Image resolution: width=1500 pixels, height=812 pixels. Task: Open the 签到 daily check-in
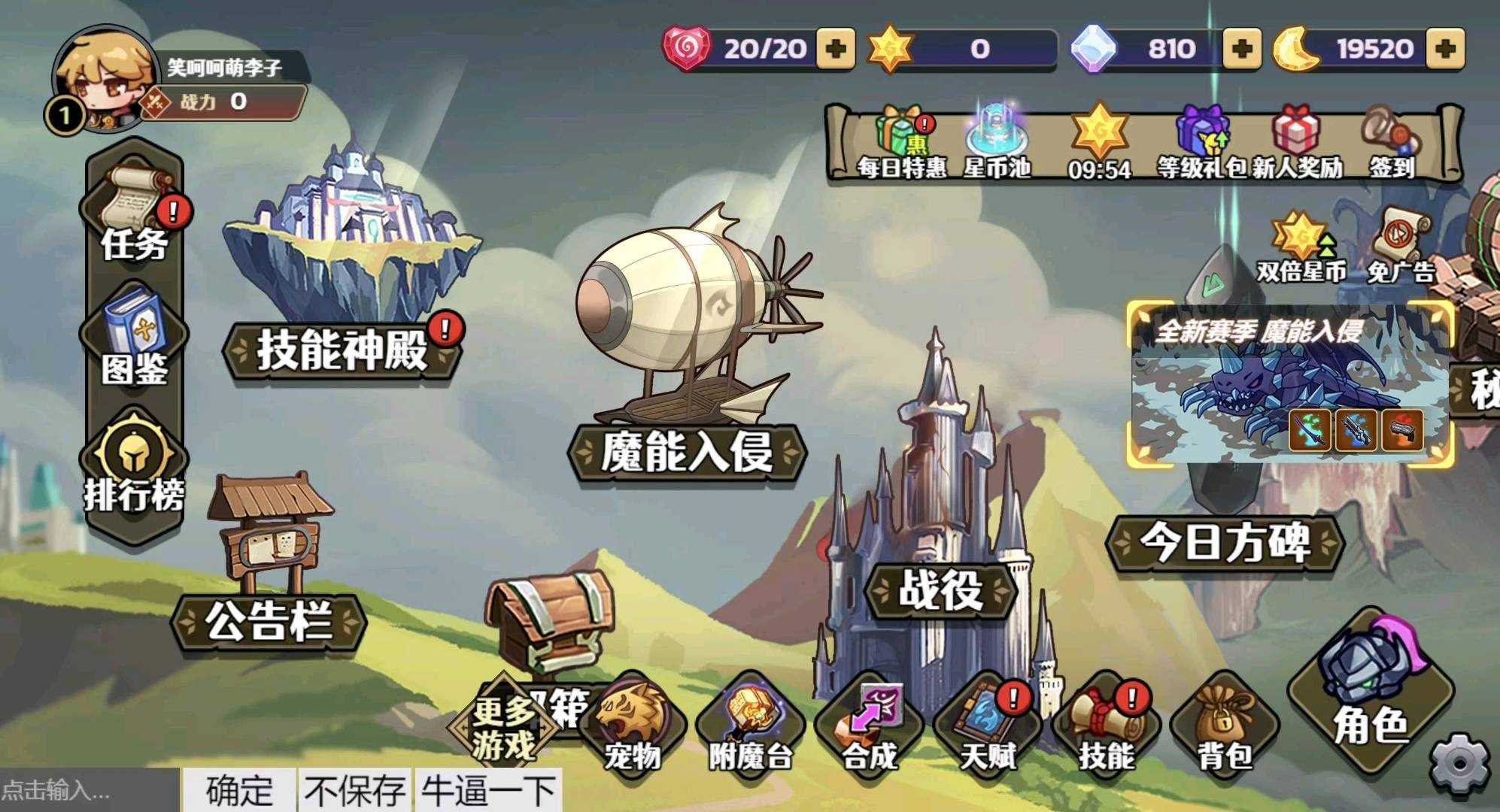point(1392,144)
